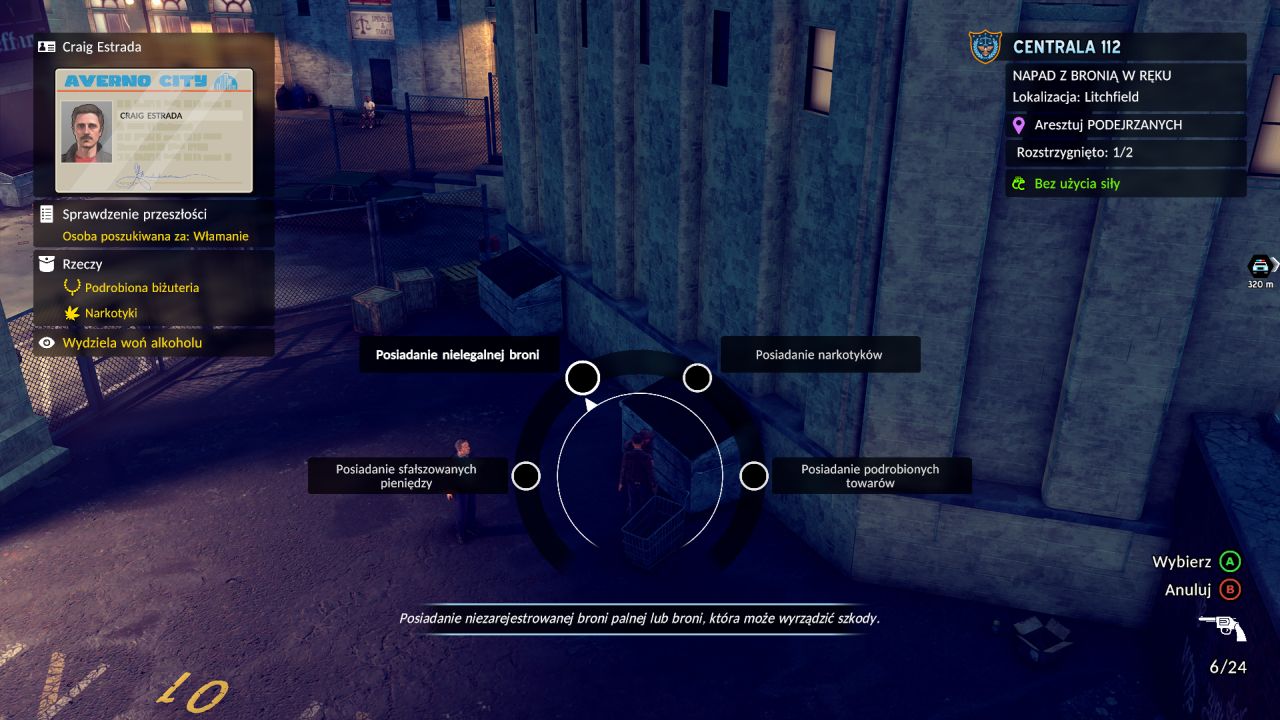
Task: Select "Posiadanie podrobionych towarów" option
Action: pos(753,476)
